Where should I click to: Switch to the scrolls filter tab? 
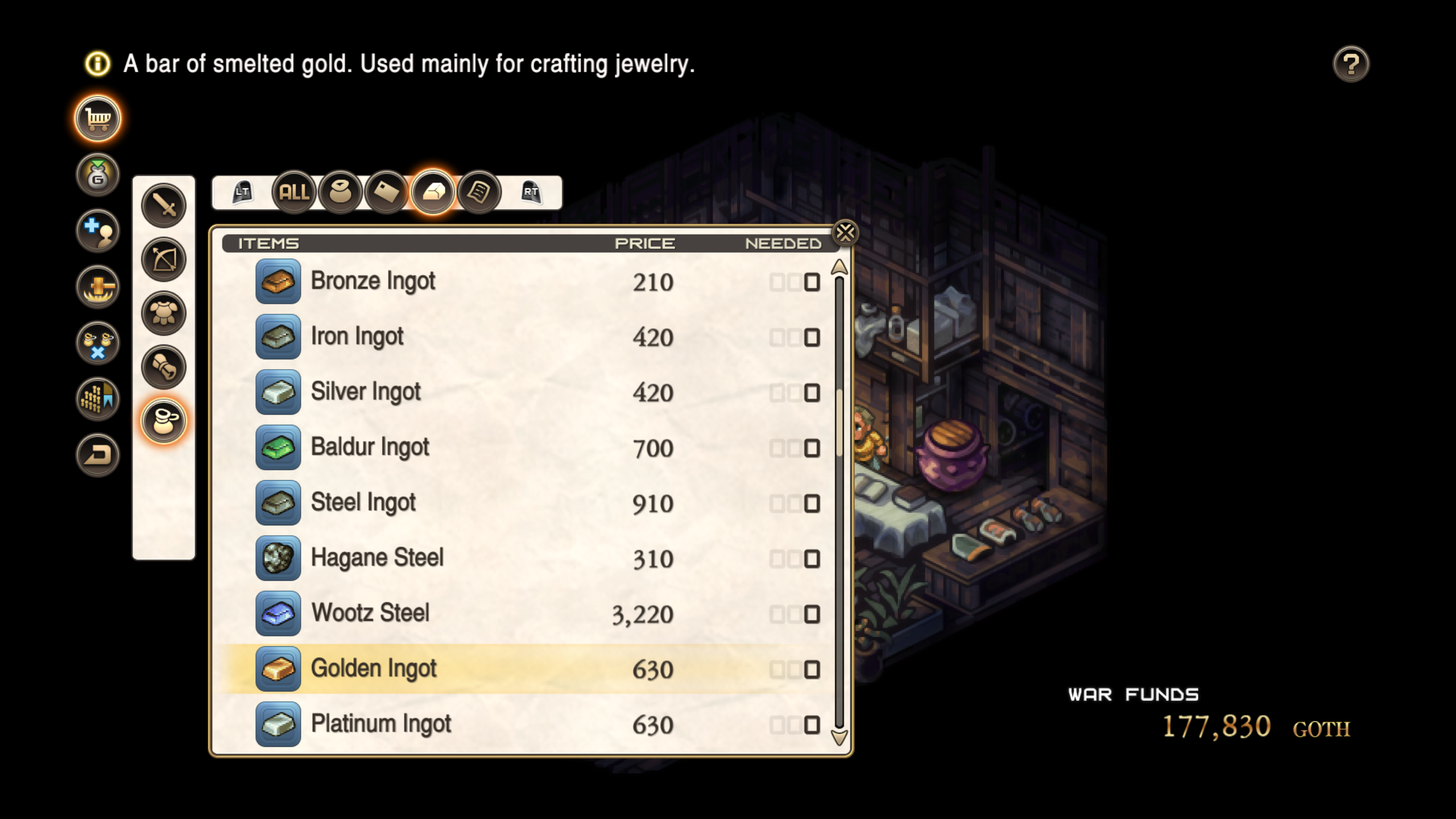(478, 193)
